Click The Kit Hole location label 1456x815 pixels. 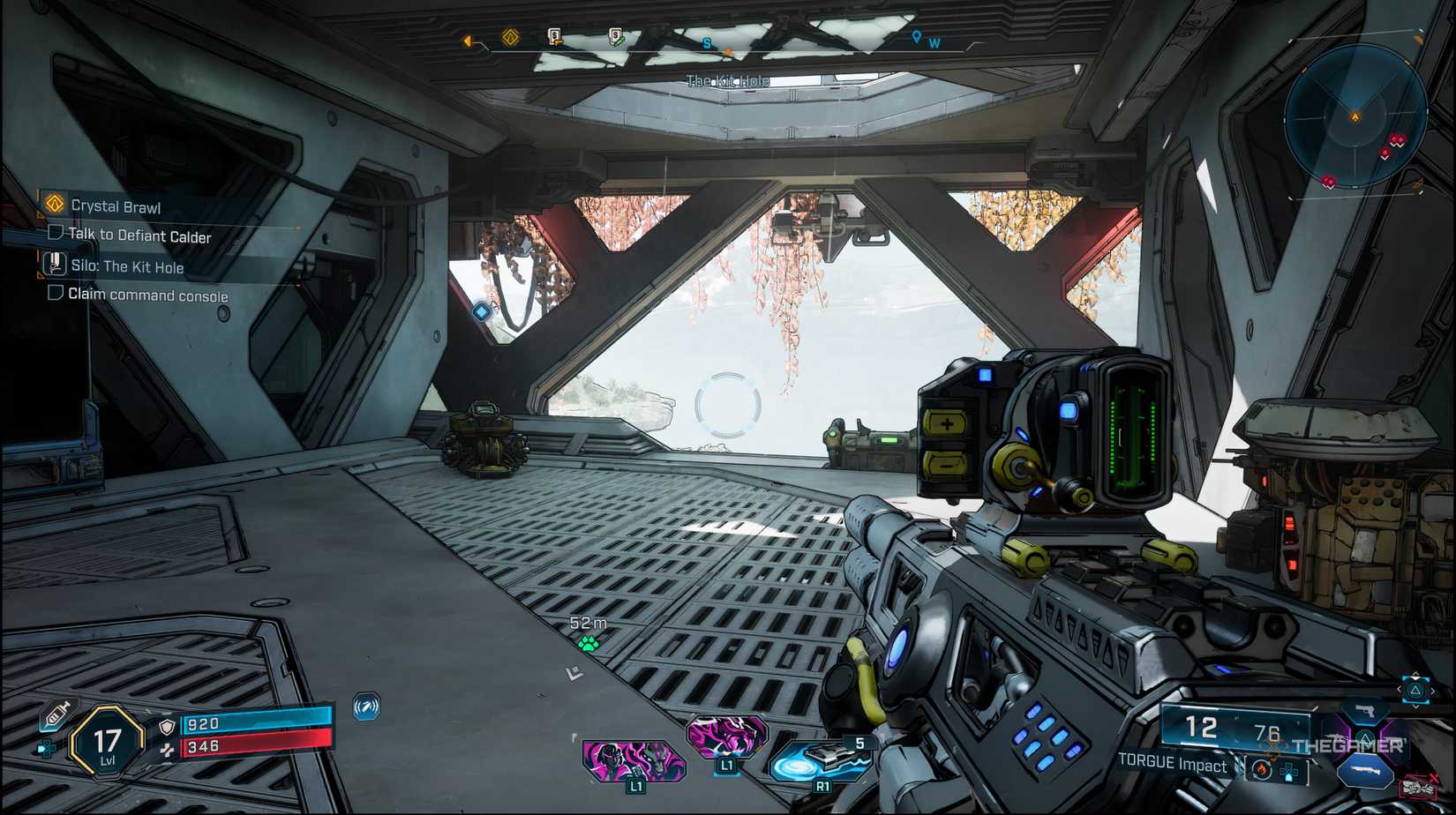[x=727, y=80]
